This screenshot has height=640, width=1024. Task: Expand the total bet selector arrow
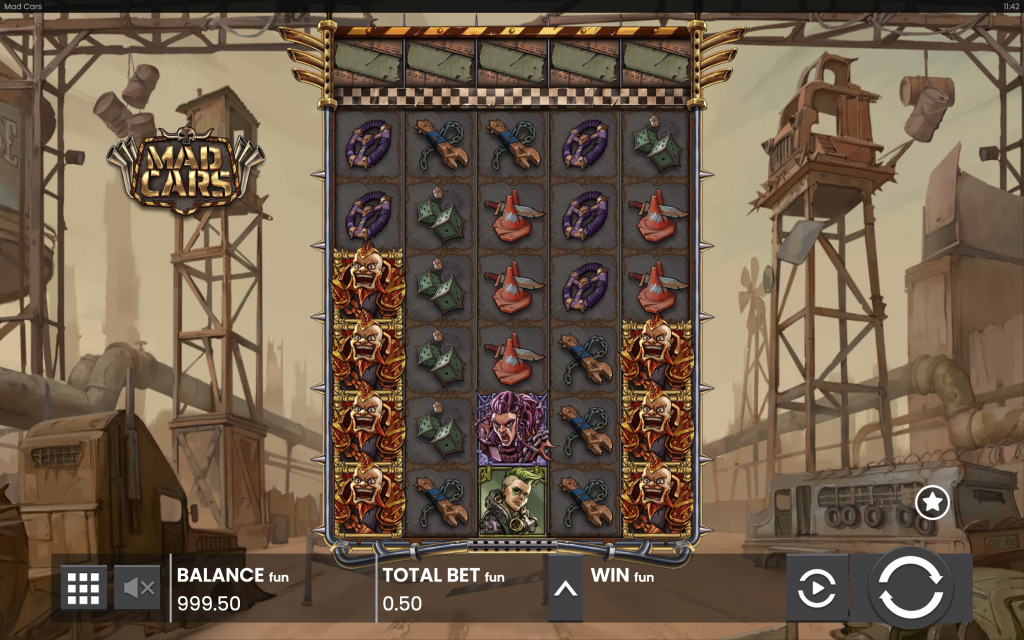click(x=565, y=588)
